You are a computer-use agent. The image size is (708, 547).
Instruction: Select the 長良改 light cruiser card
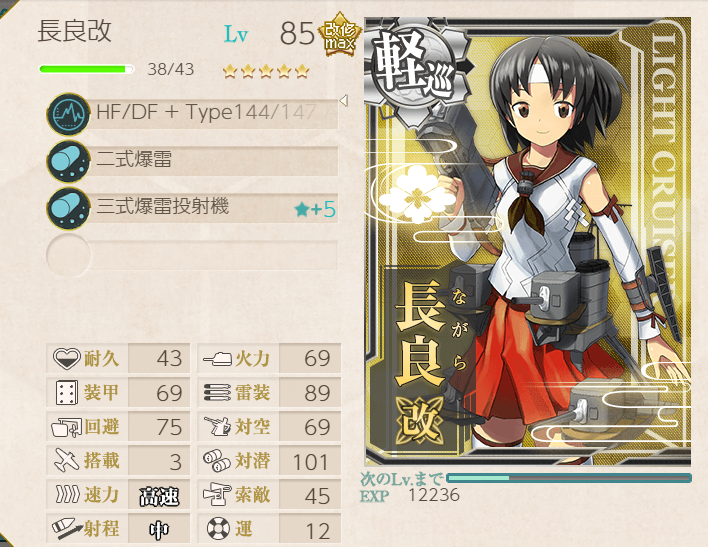[x=527, y=240]
